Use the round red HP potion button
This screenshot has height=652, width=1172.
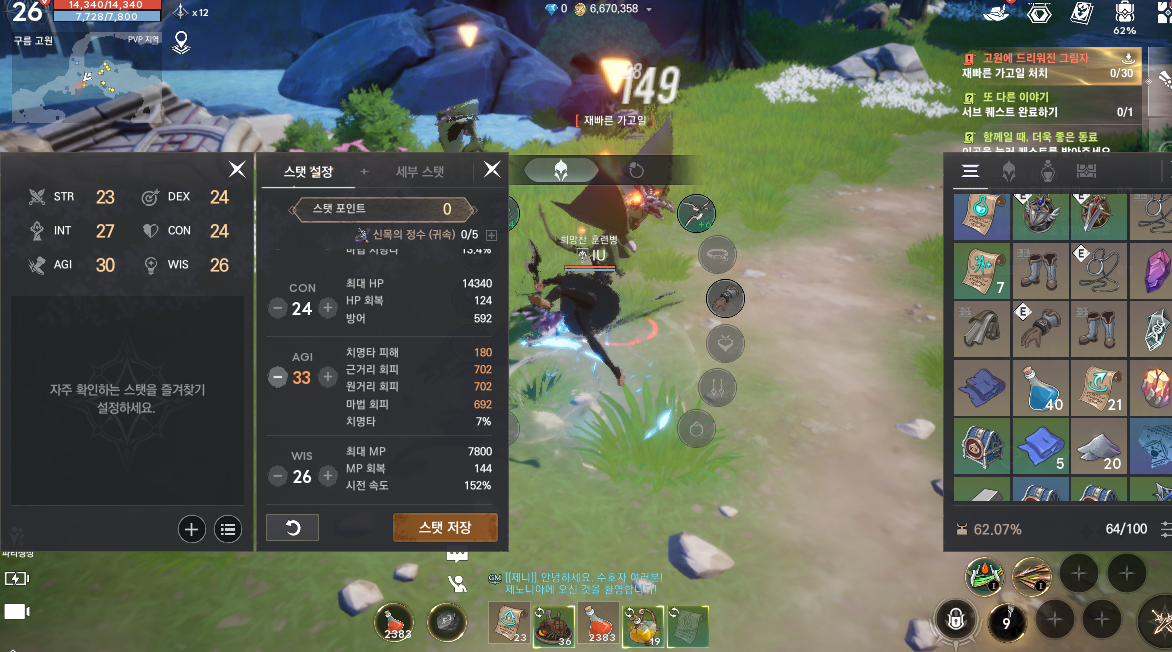pyautogui.click(x=393, y=623)
